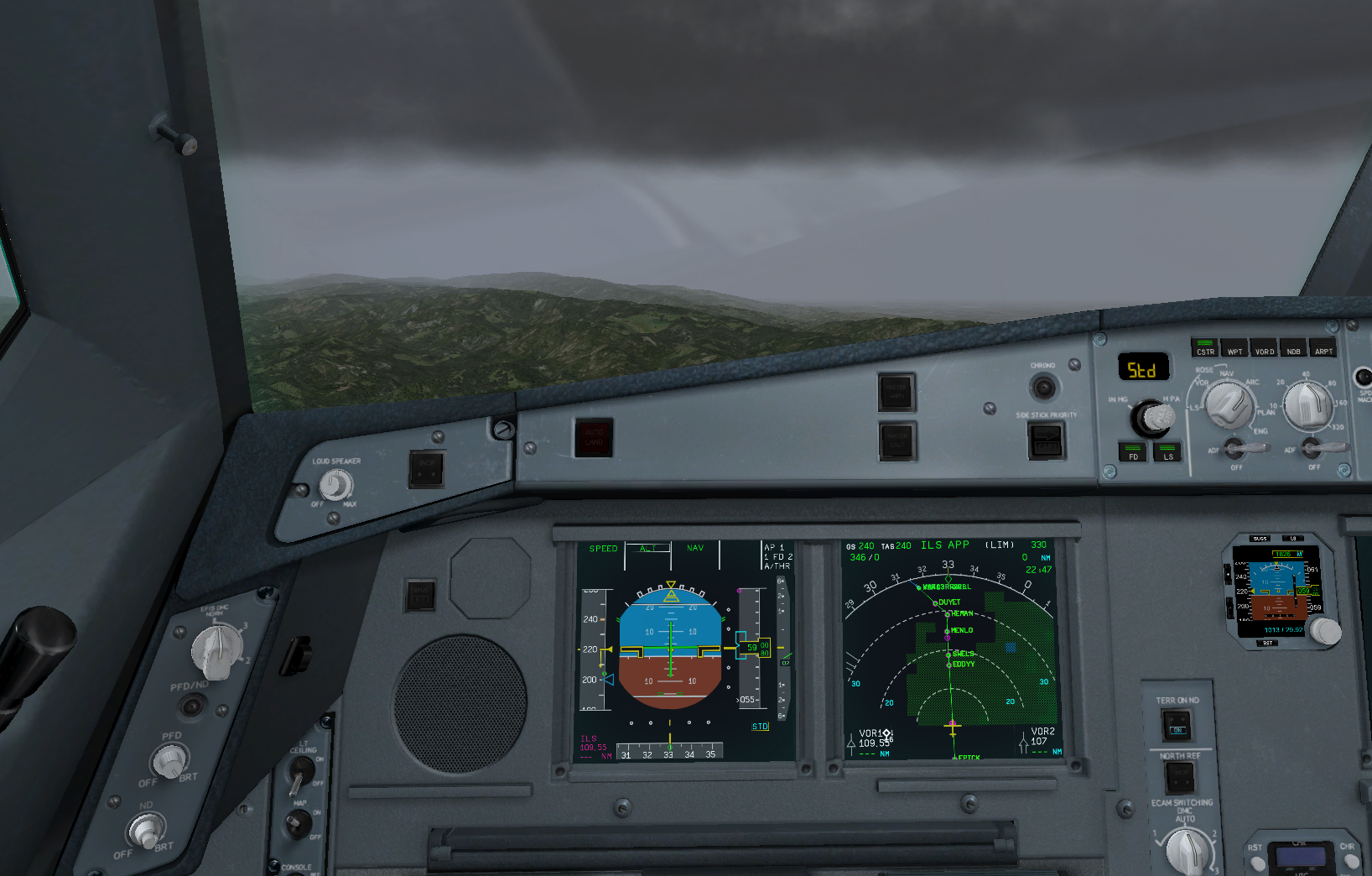The image size is (1372, 876).
Task: Toggle the CSTR display button
Action: [1205, 347]
